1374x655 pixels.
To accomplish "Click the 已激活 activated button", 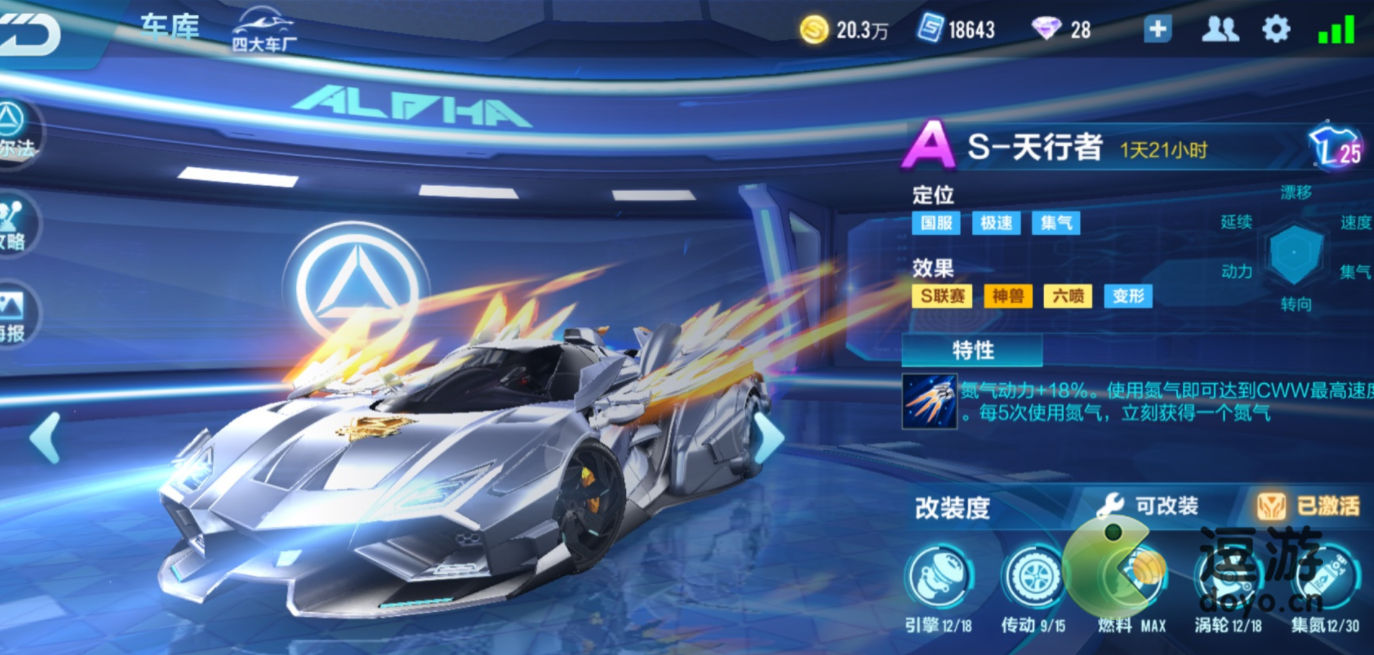I will click(1309, 506).
